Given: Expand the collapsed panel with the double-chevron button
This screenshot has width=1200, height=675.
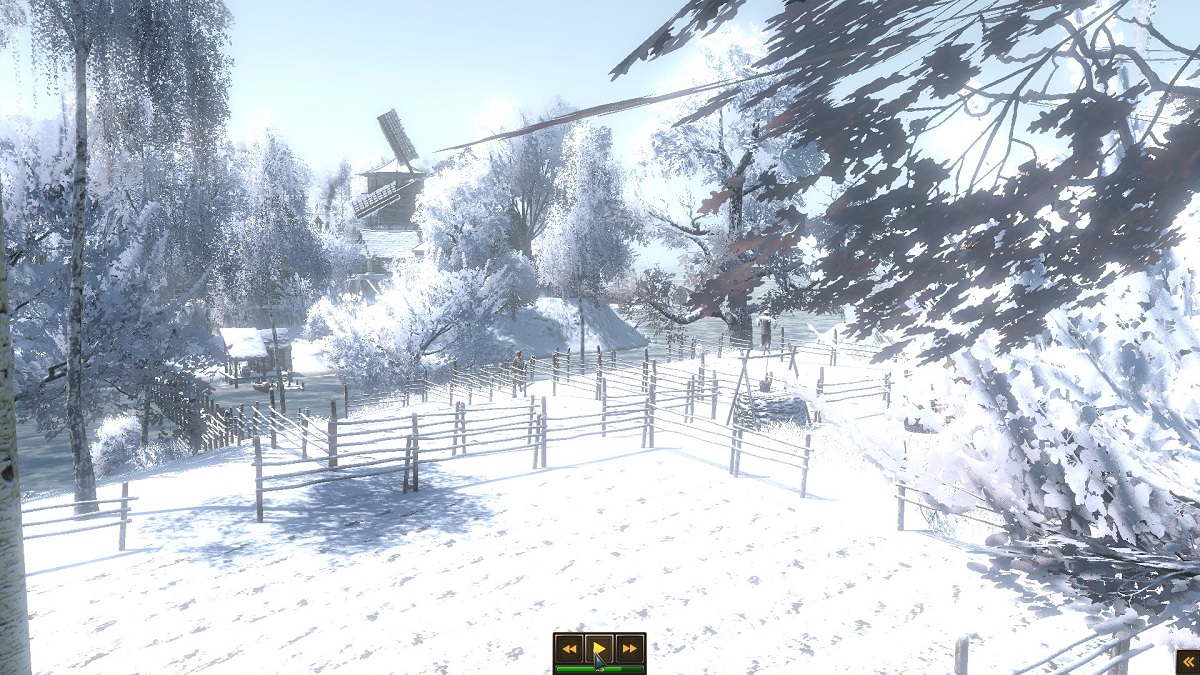Looking at the screenshot, I should 1187,662.
